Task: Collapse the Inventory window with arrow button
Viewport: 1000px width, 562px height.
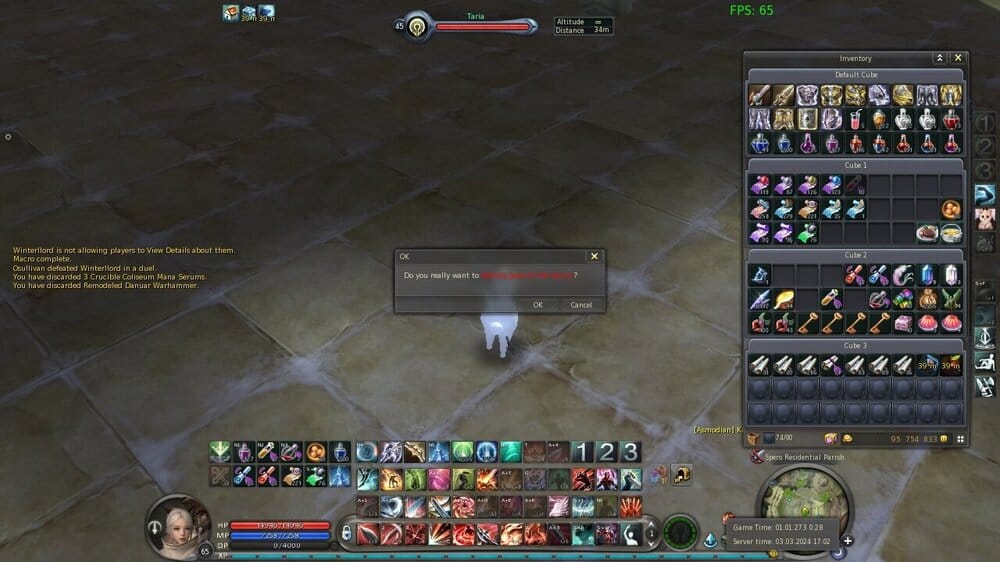Action: coord(939,59)
